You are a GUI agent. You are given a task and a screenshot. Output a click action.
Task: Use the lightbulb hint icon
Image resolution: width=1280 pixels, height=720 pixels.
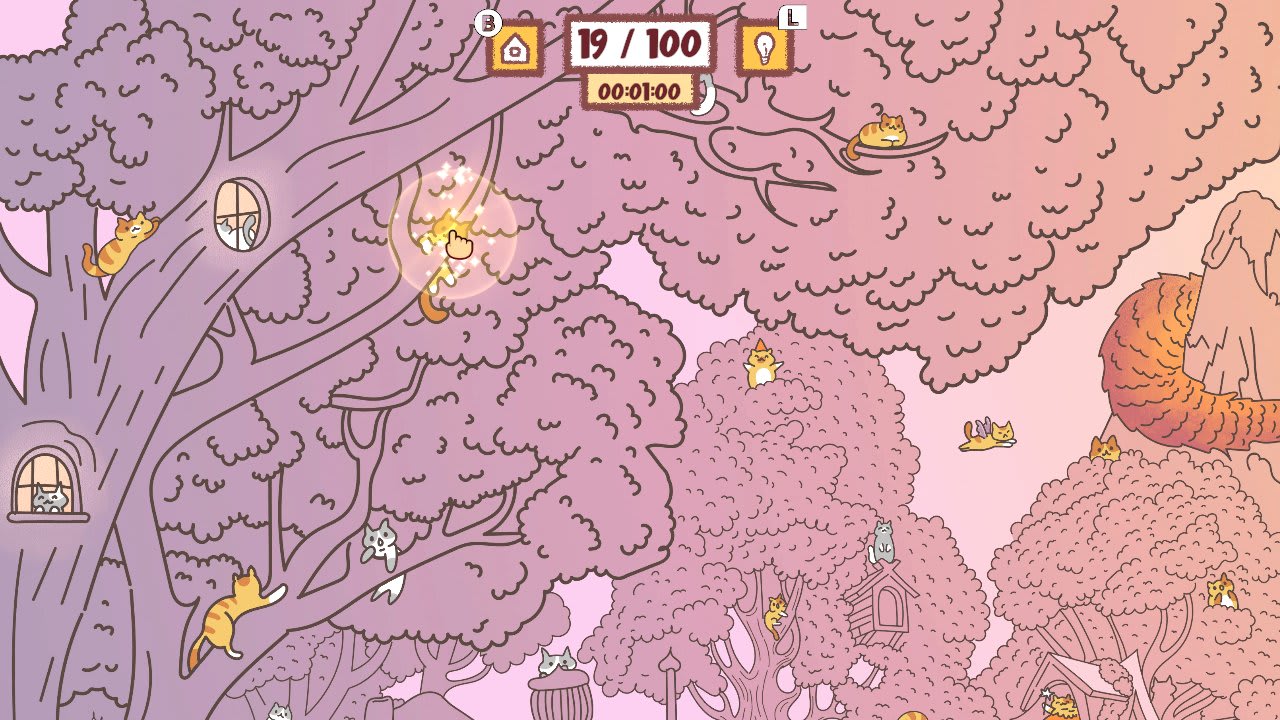(x=765, y=46)
